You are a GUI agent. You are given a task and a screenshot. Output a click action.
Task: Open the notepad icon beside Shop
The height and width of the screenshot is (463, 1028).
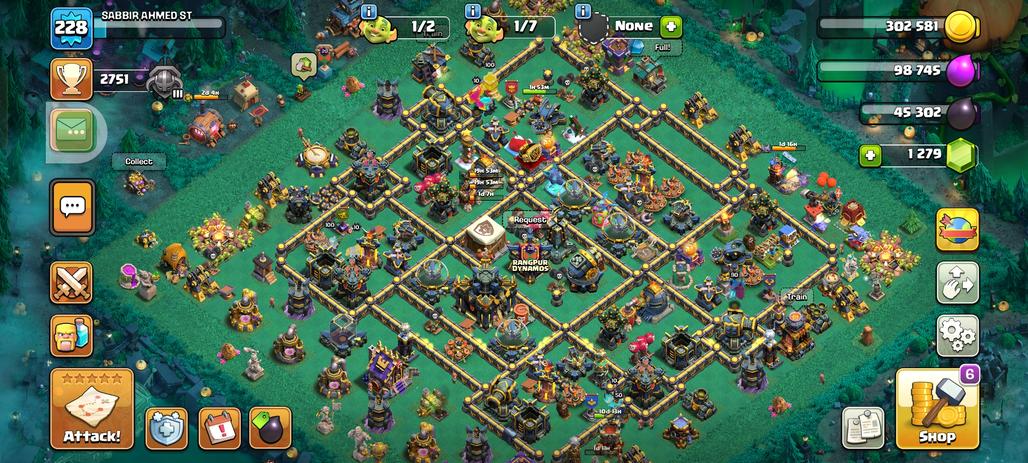[x=863, y=427]
